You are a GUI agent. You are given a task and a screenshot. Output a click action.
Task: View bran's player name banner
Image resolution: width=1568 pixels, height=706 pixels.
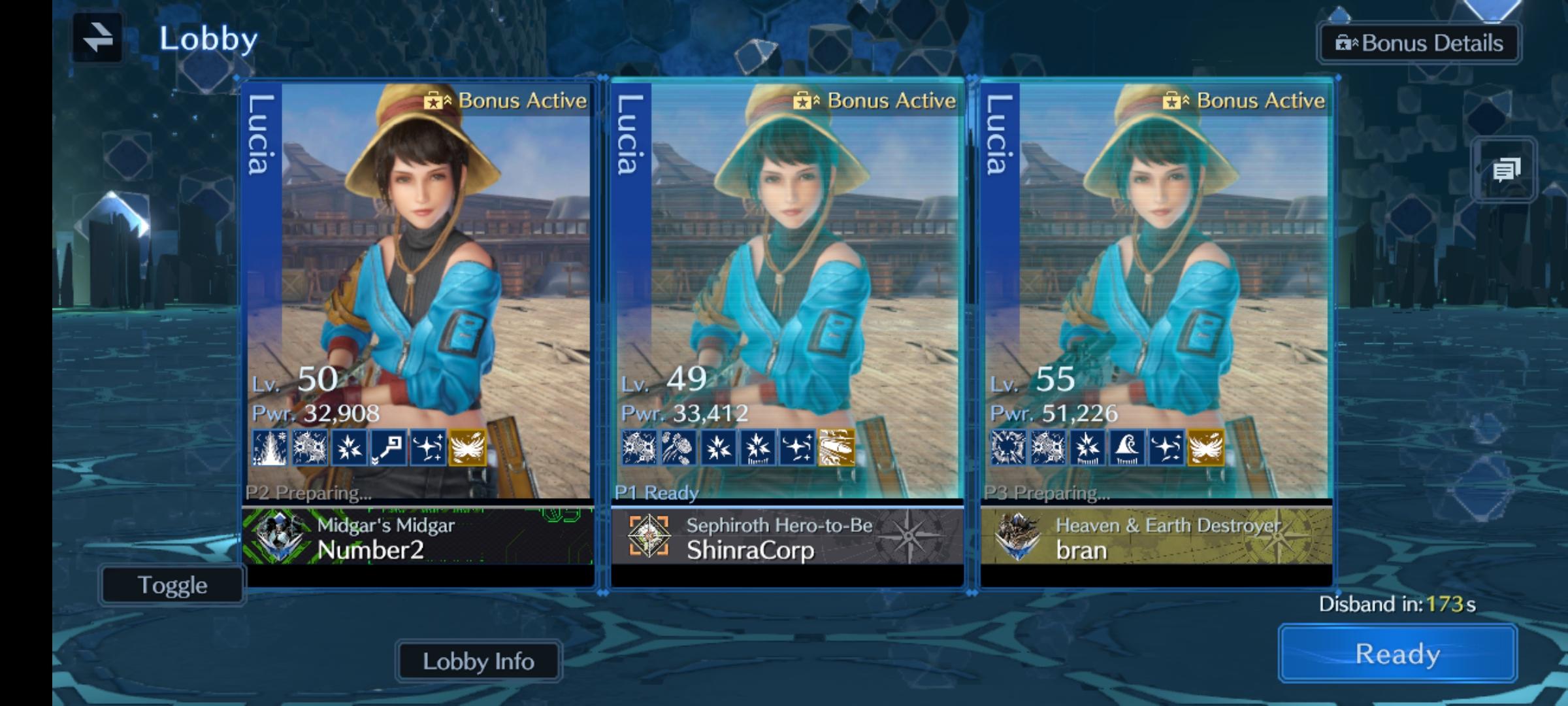pos(1156,537)
